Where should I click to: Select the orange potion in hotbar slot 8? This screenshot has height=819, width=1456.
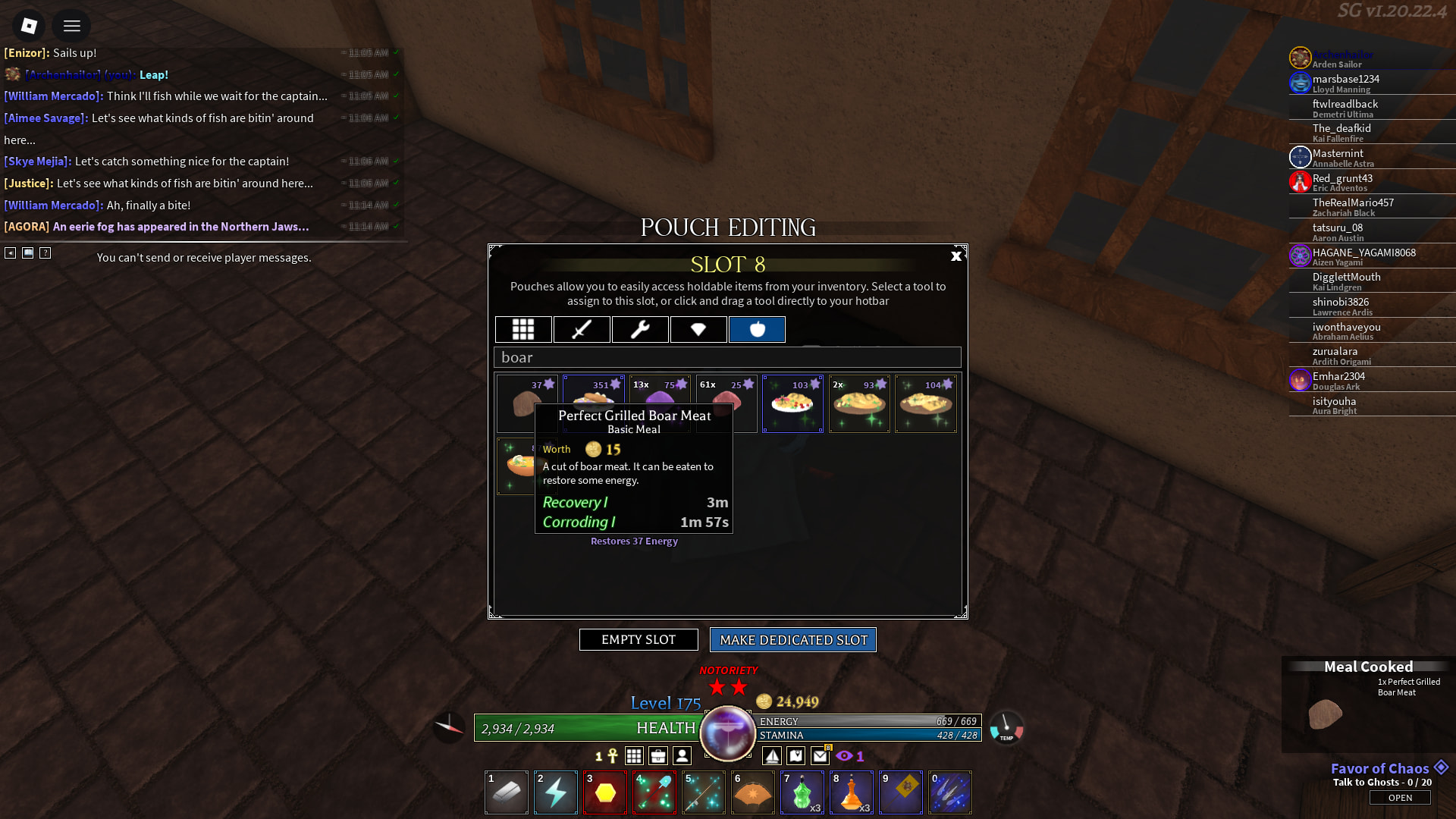pos(852,792)
